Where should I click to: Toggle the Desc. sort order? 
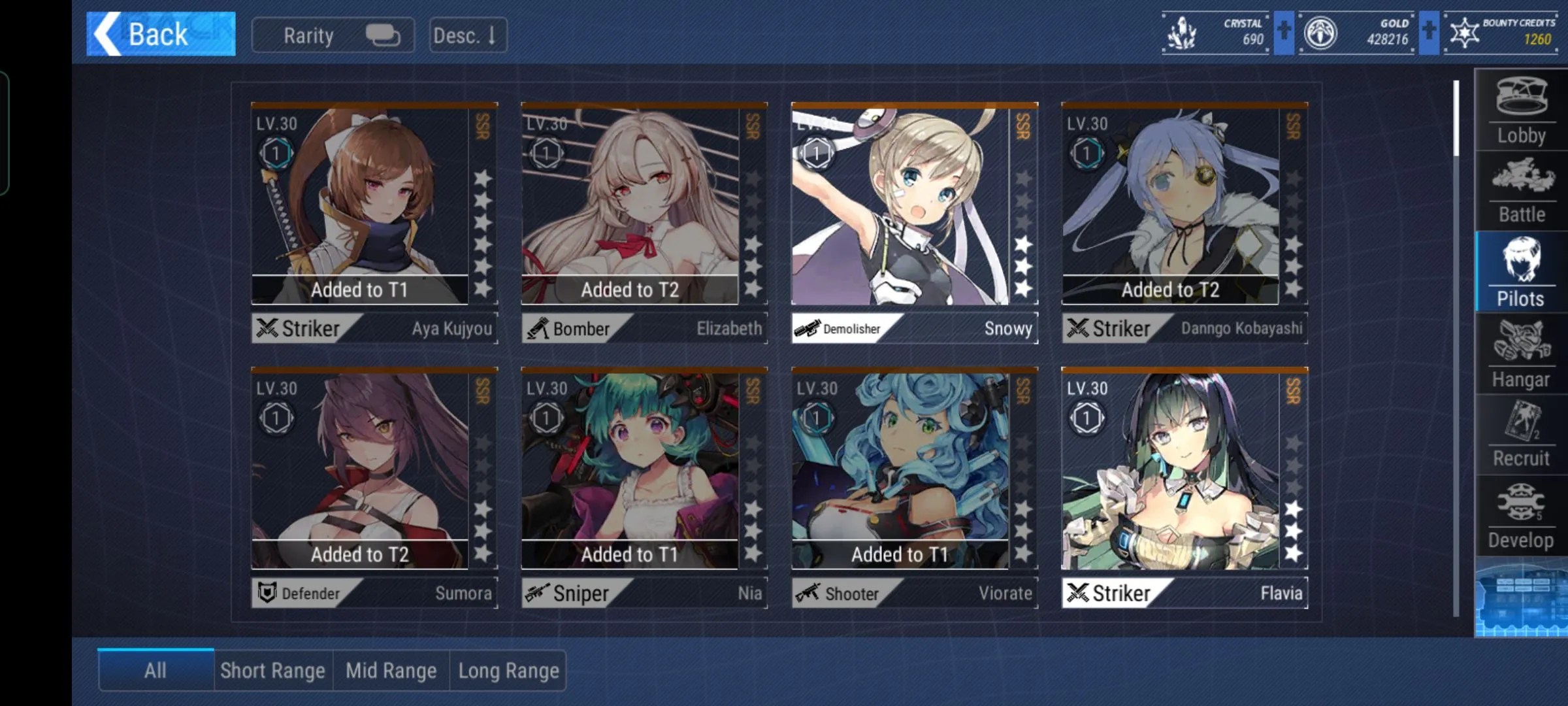(467, 35)
